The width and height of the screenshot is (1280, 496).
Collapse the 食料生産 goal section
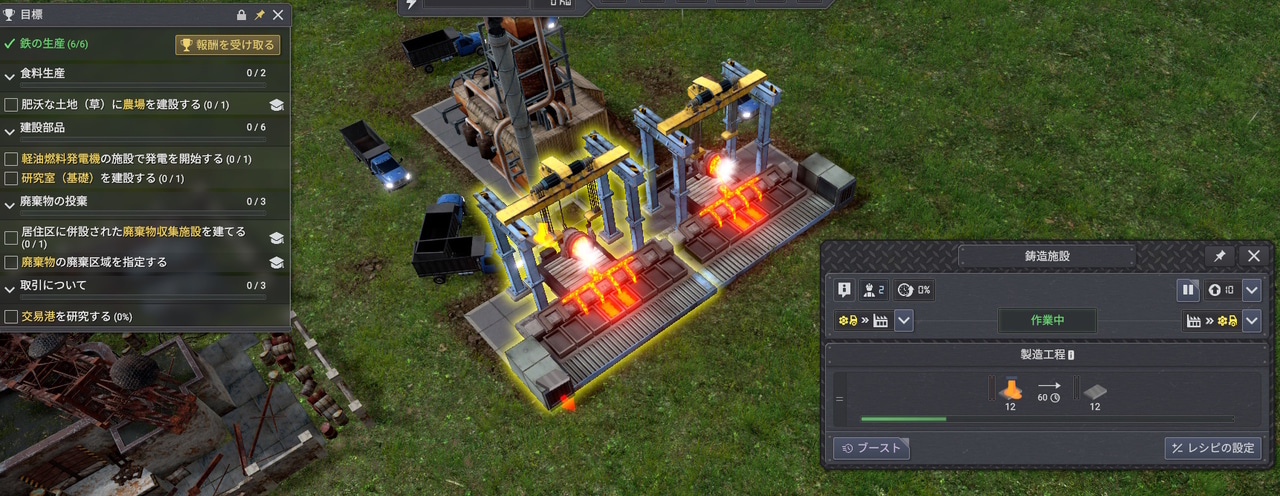tap(10, 75)
